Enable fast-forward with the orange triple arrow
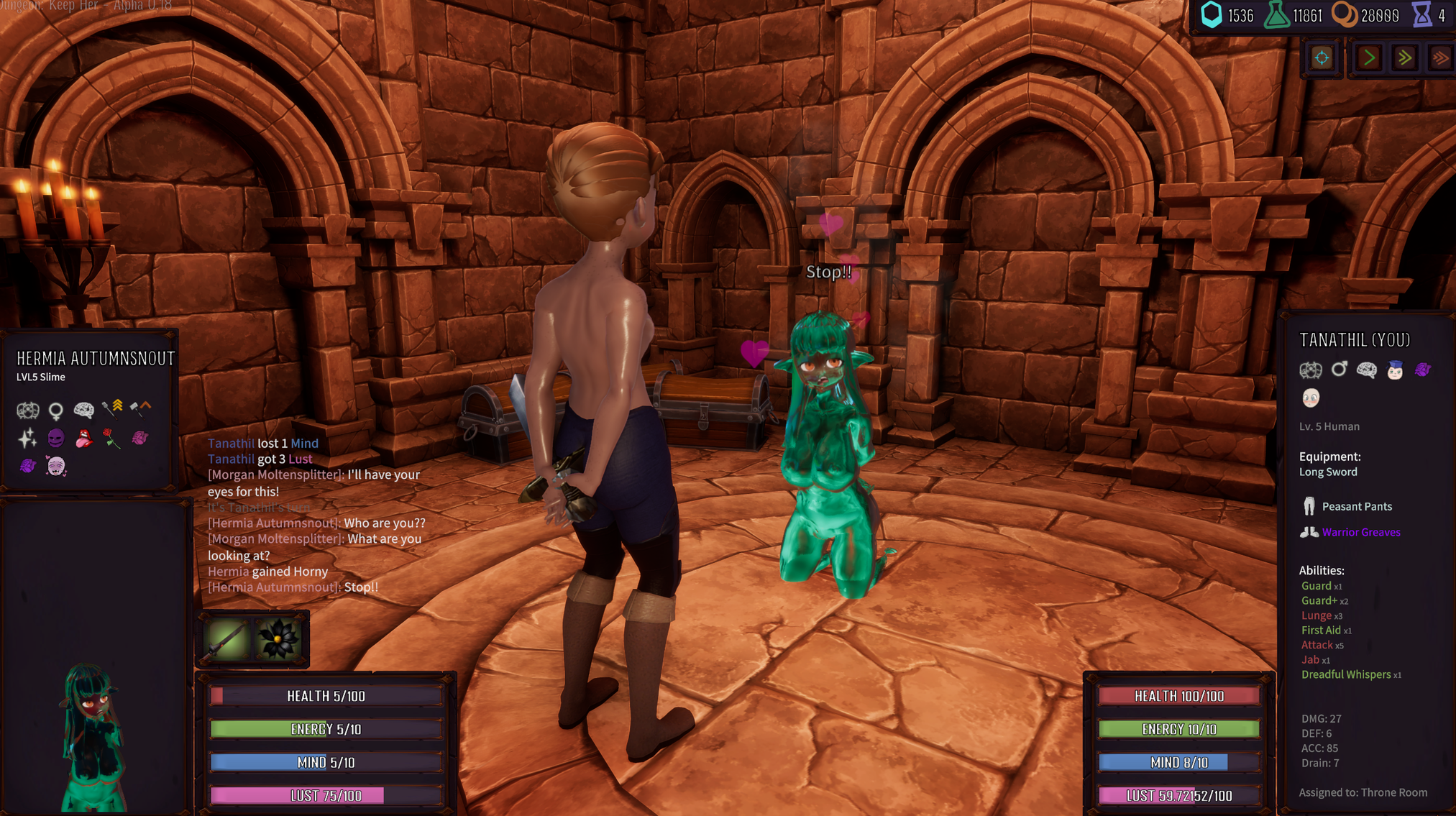Image resolution: width=1456 pixels, height=816 pixels. pos(1440,58)
